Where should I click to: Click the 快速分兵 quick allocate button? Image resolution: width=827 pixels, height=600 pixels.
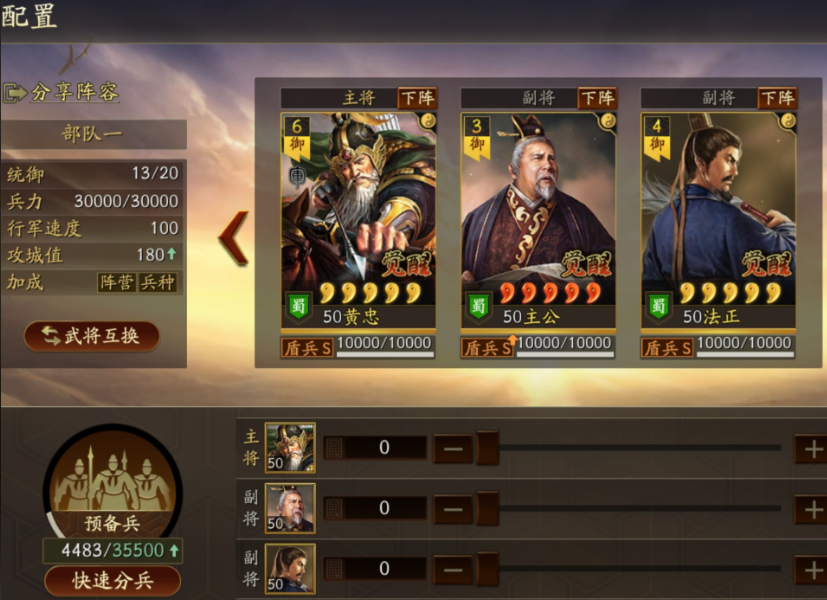point(112,580)
